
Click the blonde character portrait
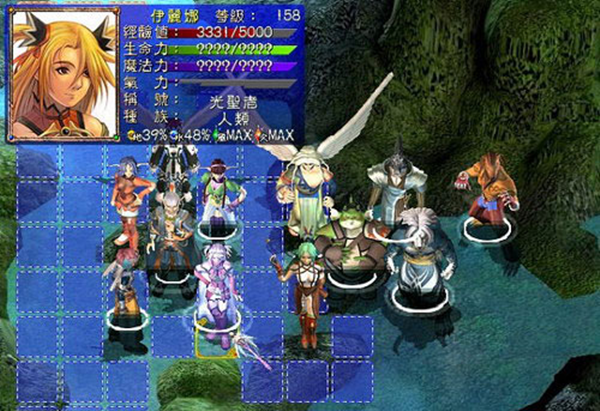[x=62, y=72]
